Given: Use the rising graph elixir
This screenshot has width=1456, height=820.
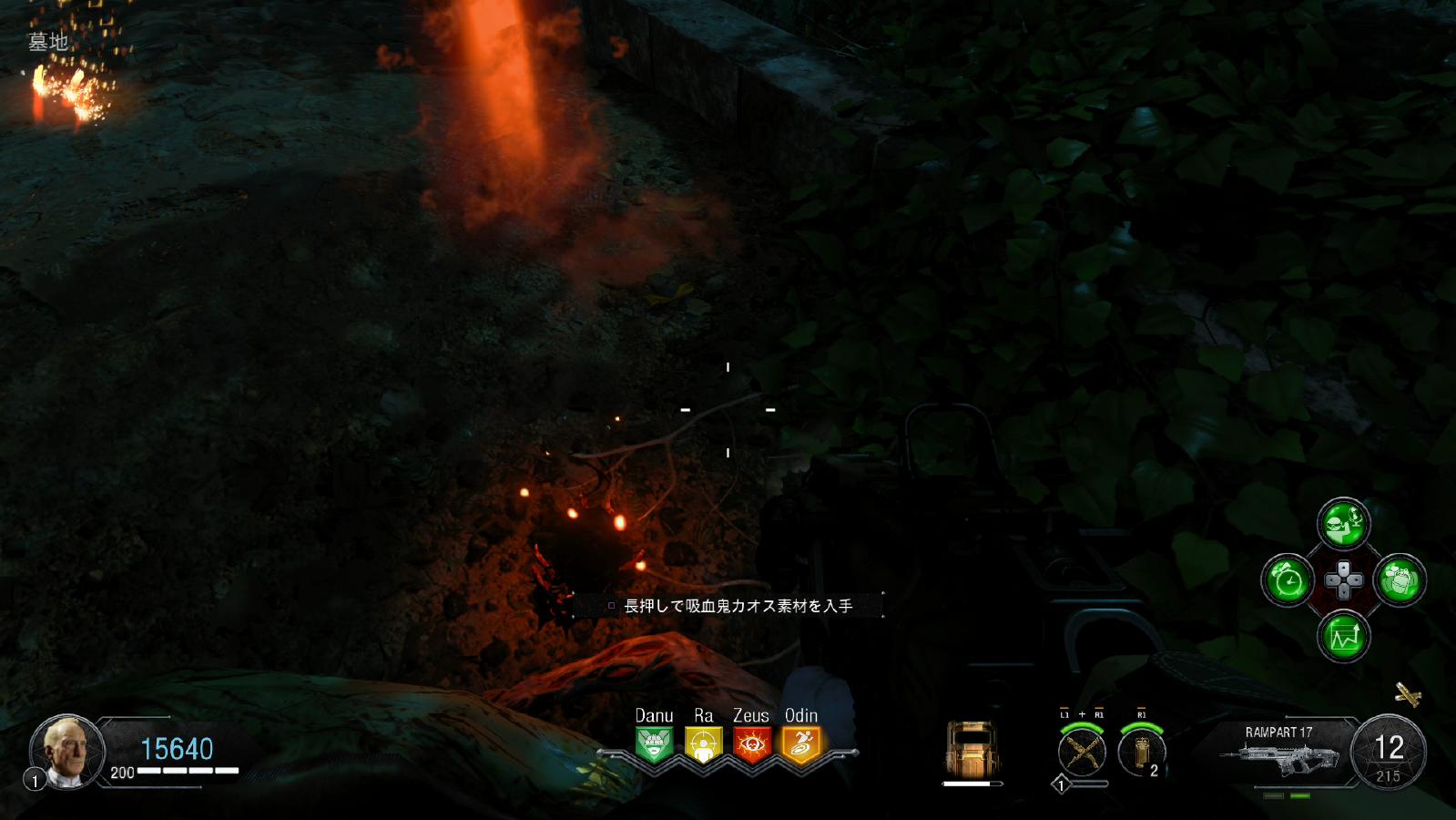Looking at the screenshot, I should pyautogui.click(x=1344, y=636).
